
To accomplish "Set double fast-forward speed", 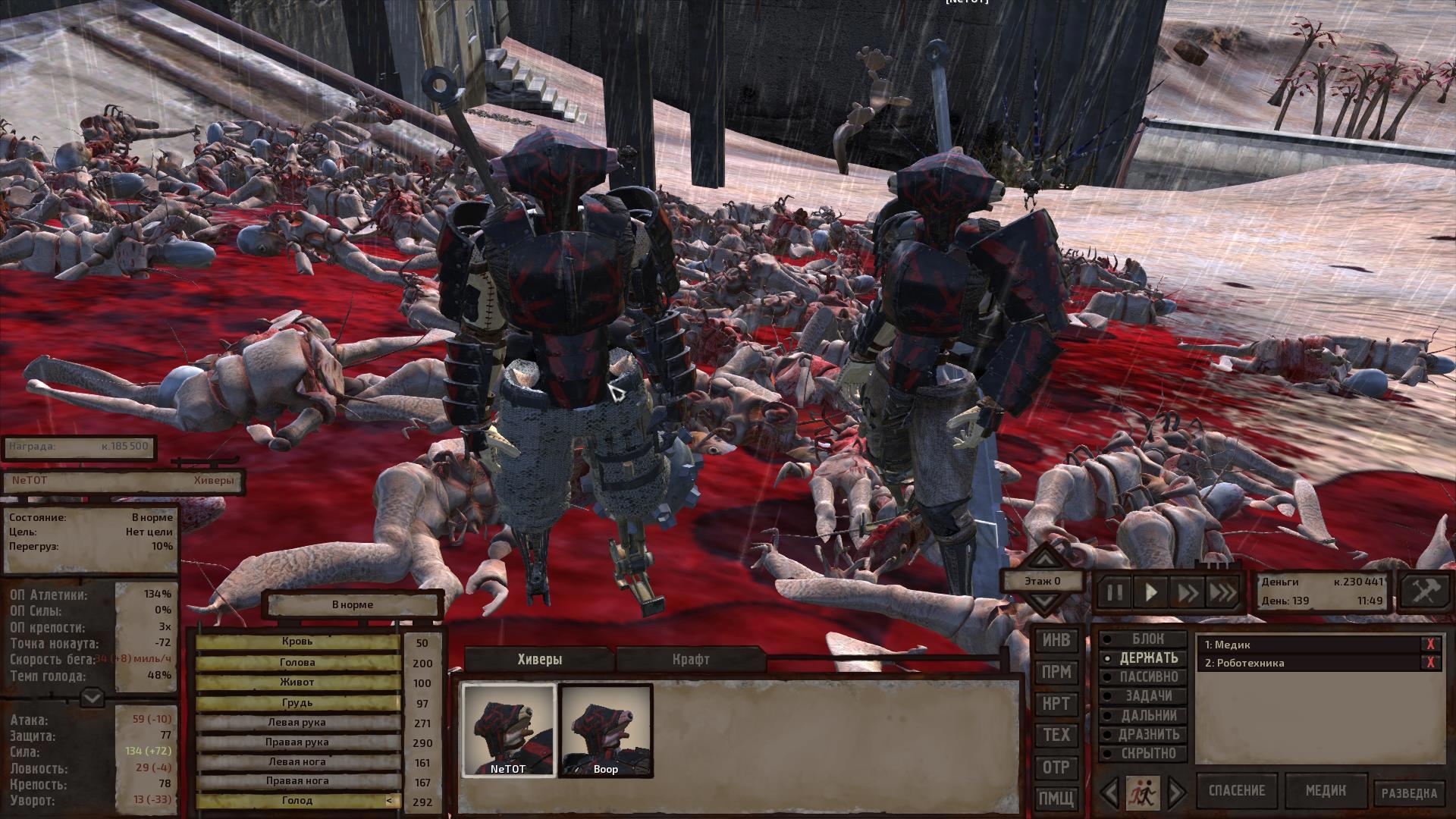I will [1187, 591].
